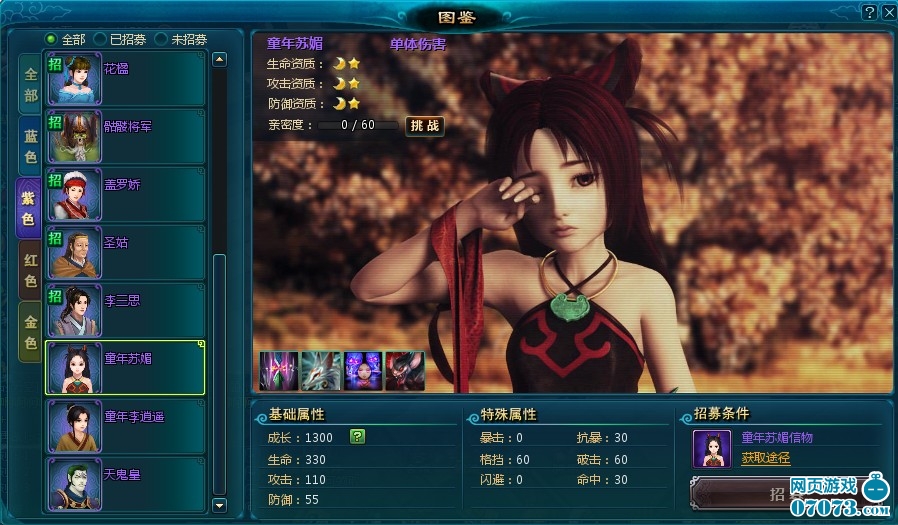This screenshot has width=898, height=525.
Task: Click the 挑战 button
Action: 424,126
